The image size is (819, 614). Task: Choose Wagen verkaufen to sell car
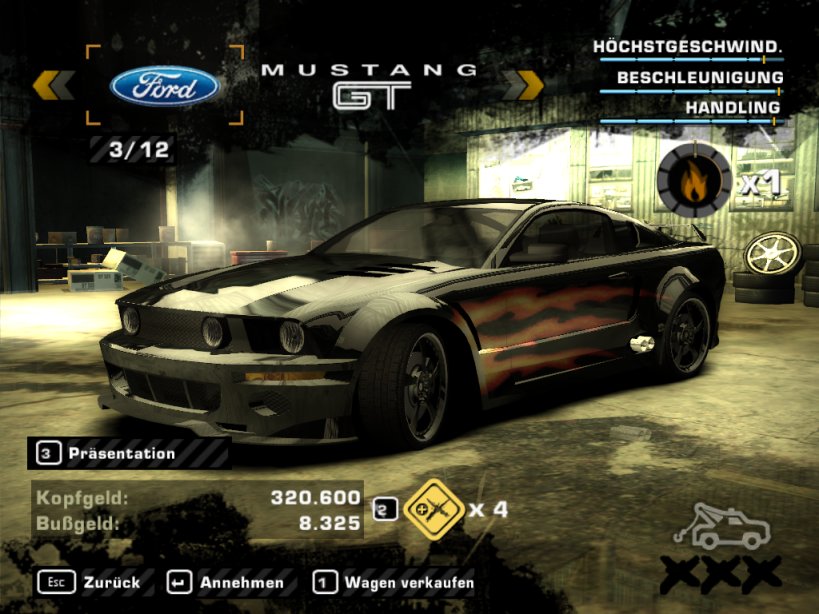tap(394, 581)
